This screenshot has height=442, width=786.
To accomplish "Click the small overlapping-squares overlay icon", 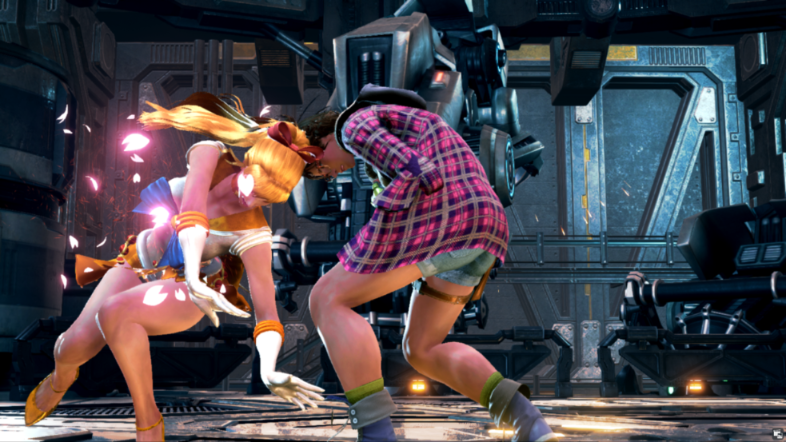I will click(x=776, y=433).
